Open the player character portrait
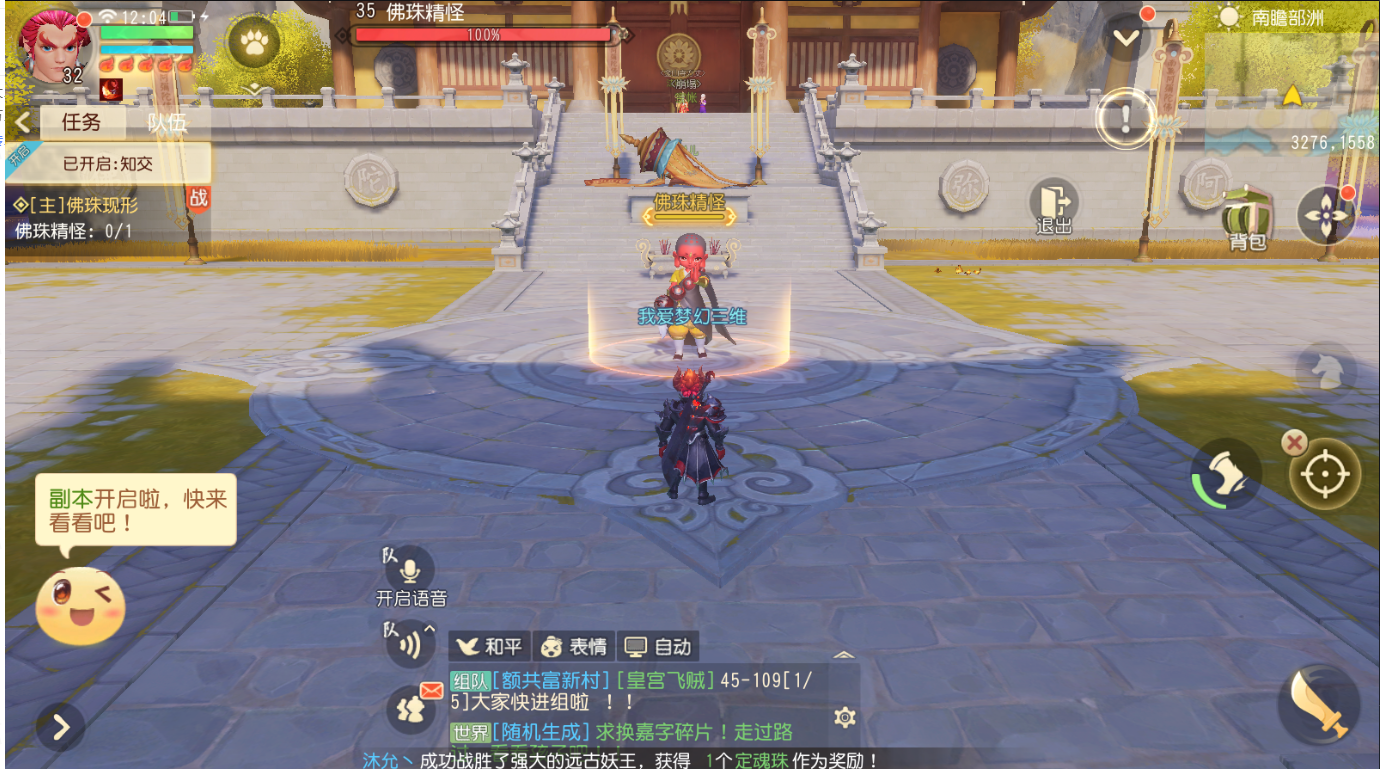 [52, 45]
